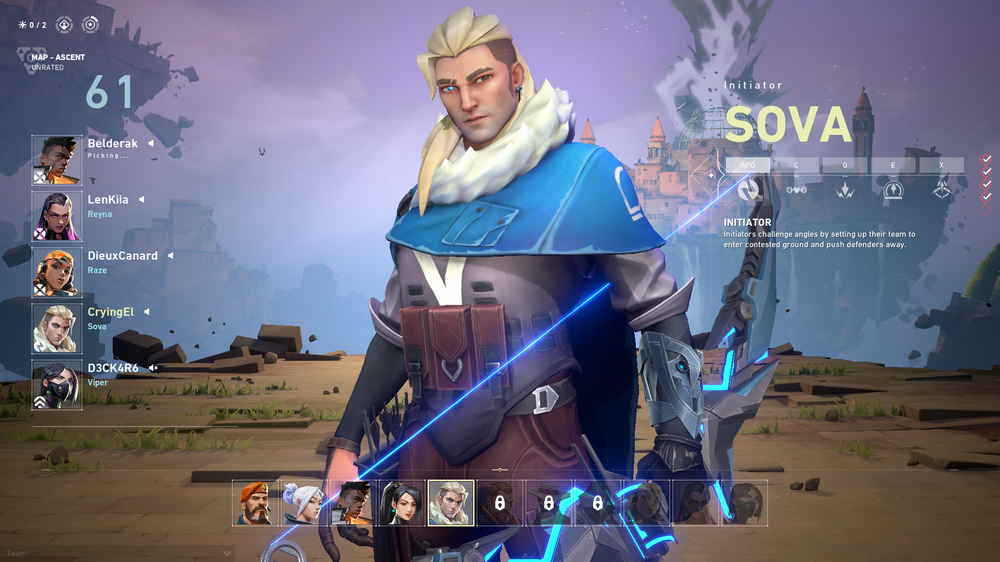Select CryingEl's Sova player portrait
This screenshot has width=1000, height=562.
click(x=56, y=328)
